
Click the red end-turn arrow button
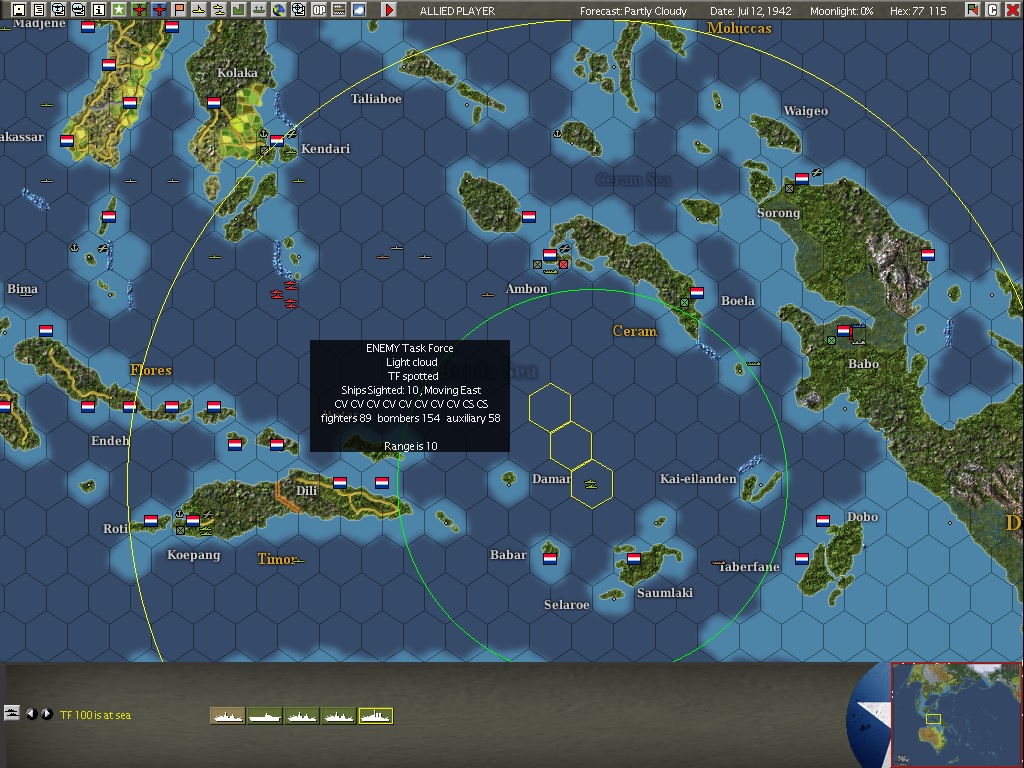(389, 10)
